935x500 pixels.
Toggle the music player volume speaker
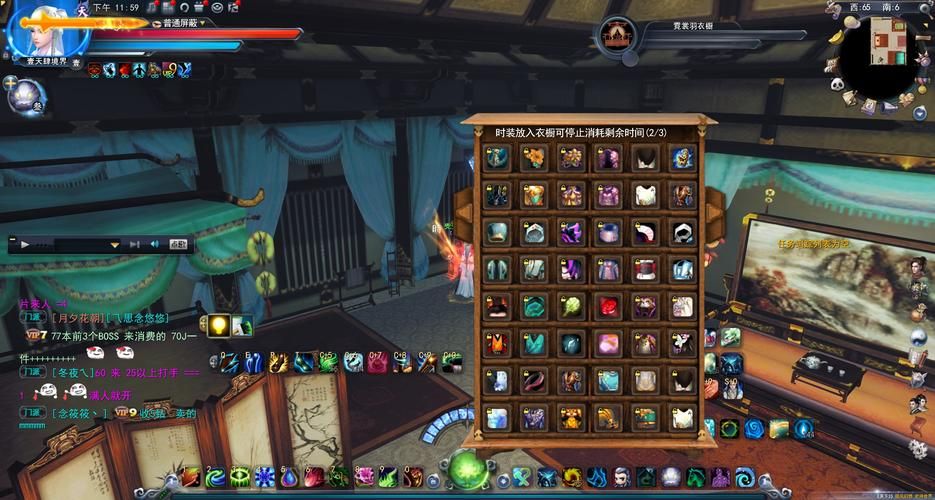pos(154,244)
